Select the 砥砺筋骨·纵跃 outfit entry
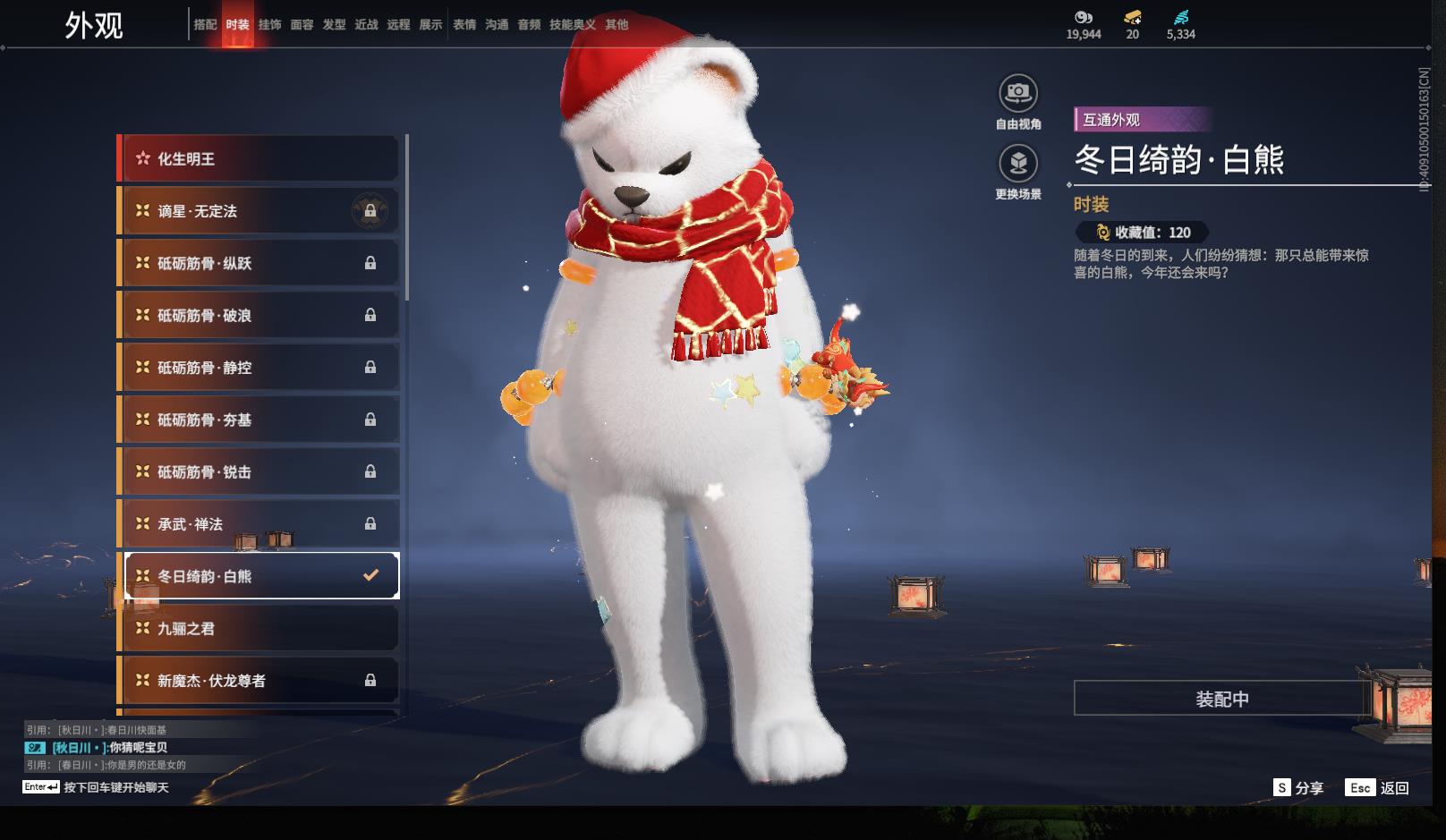Image resolution: width=1446 pixels, height=840 pixels. click(259, 263)
